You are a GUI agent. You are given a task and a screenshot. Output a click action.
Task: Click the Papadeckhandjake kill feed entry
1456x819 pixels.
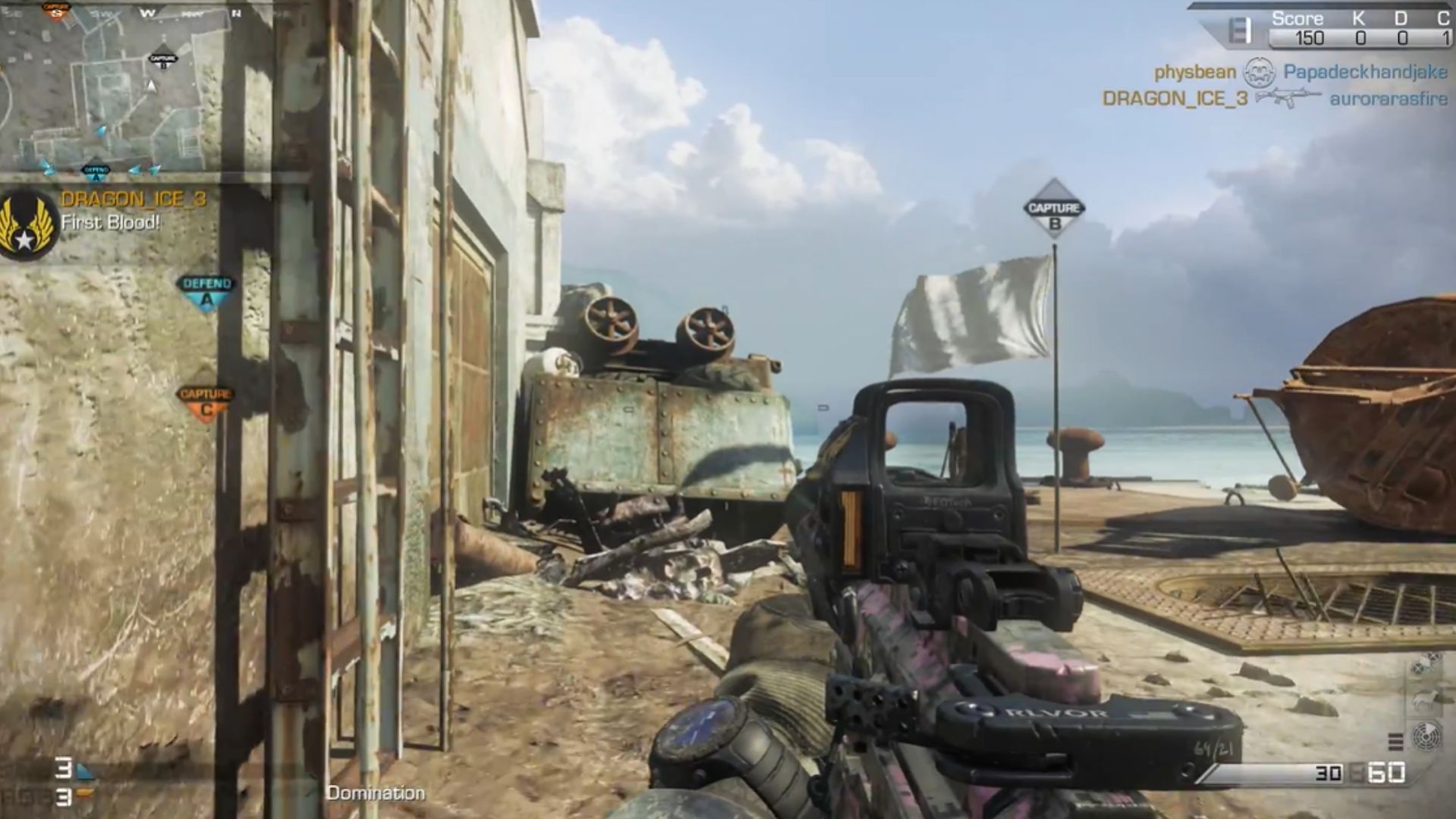(x=1365, y=73)
